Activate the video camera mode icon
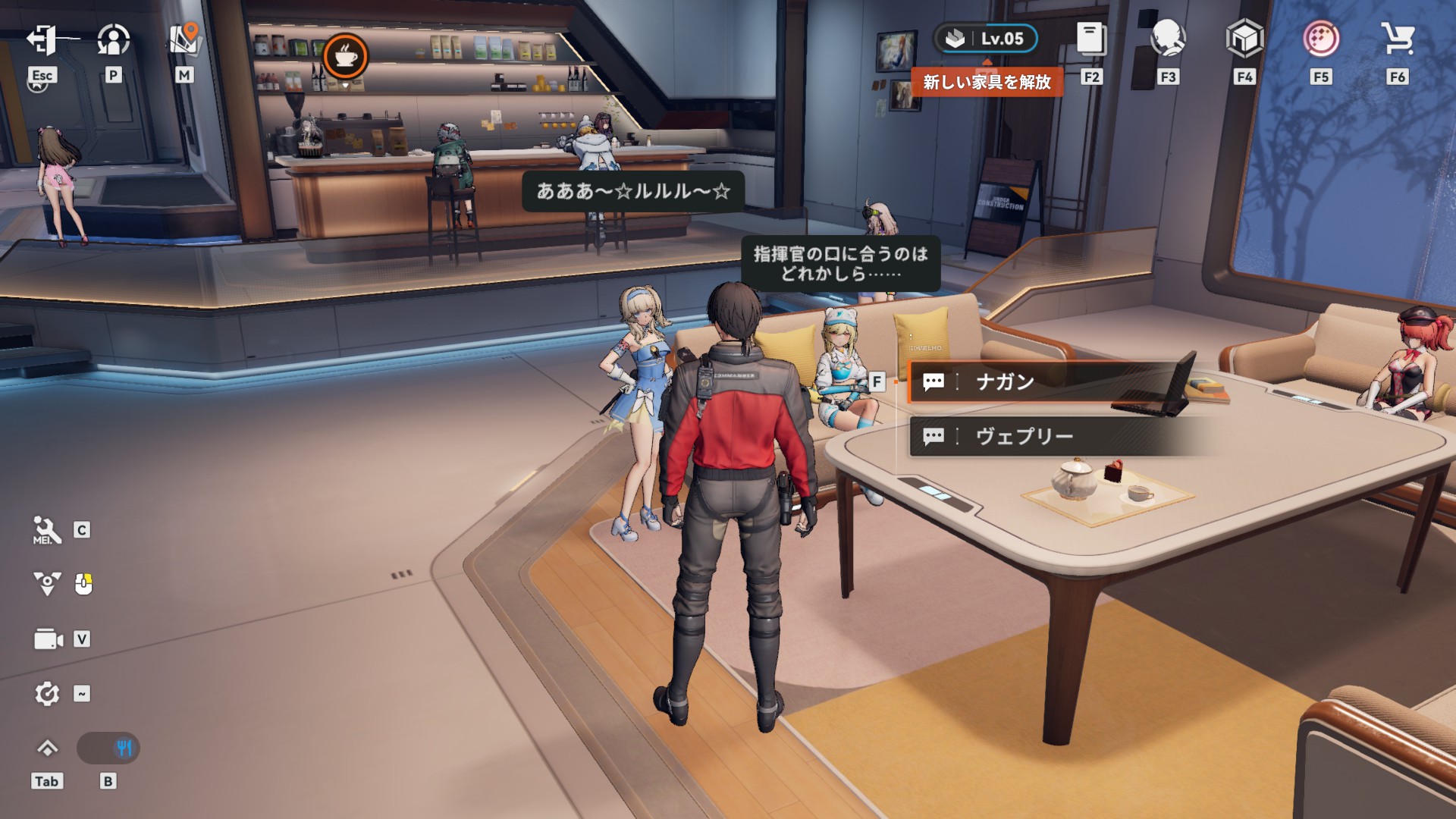 48,639
